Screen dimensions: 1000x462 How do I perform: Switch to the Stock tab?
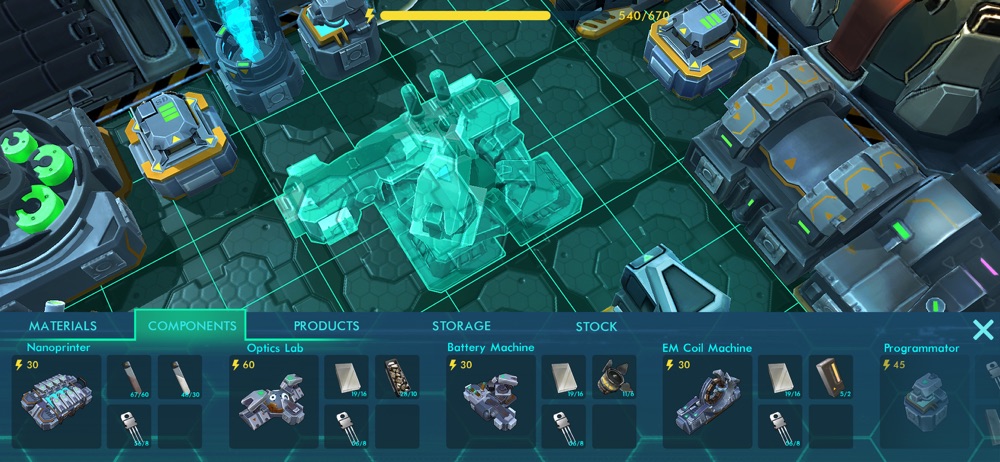pyautogui.click(x=596, y=326)
